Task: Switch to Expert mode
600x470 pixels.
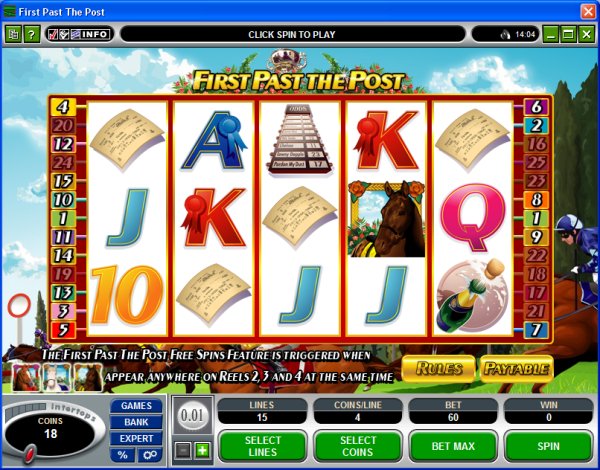Action: click(136, 438)
